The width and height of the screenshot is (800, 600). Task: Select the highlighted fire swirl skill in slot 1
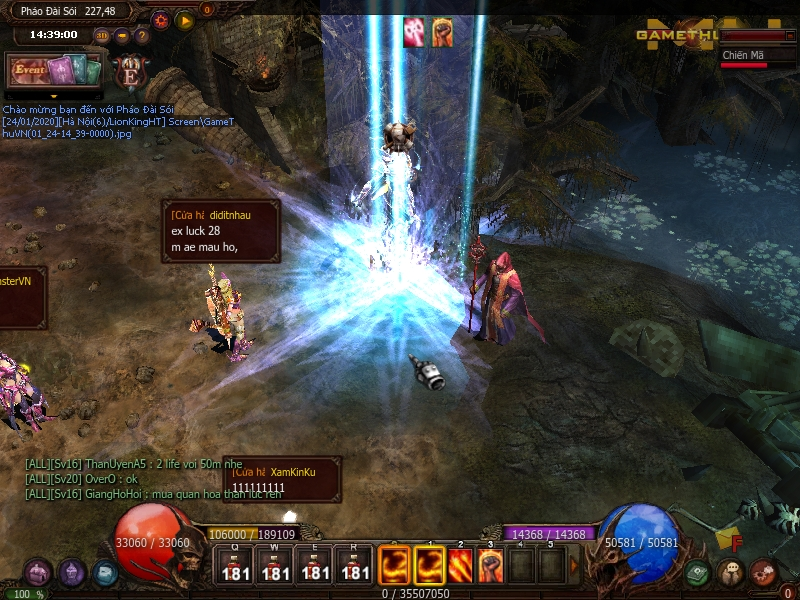tap(430, 564)
